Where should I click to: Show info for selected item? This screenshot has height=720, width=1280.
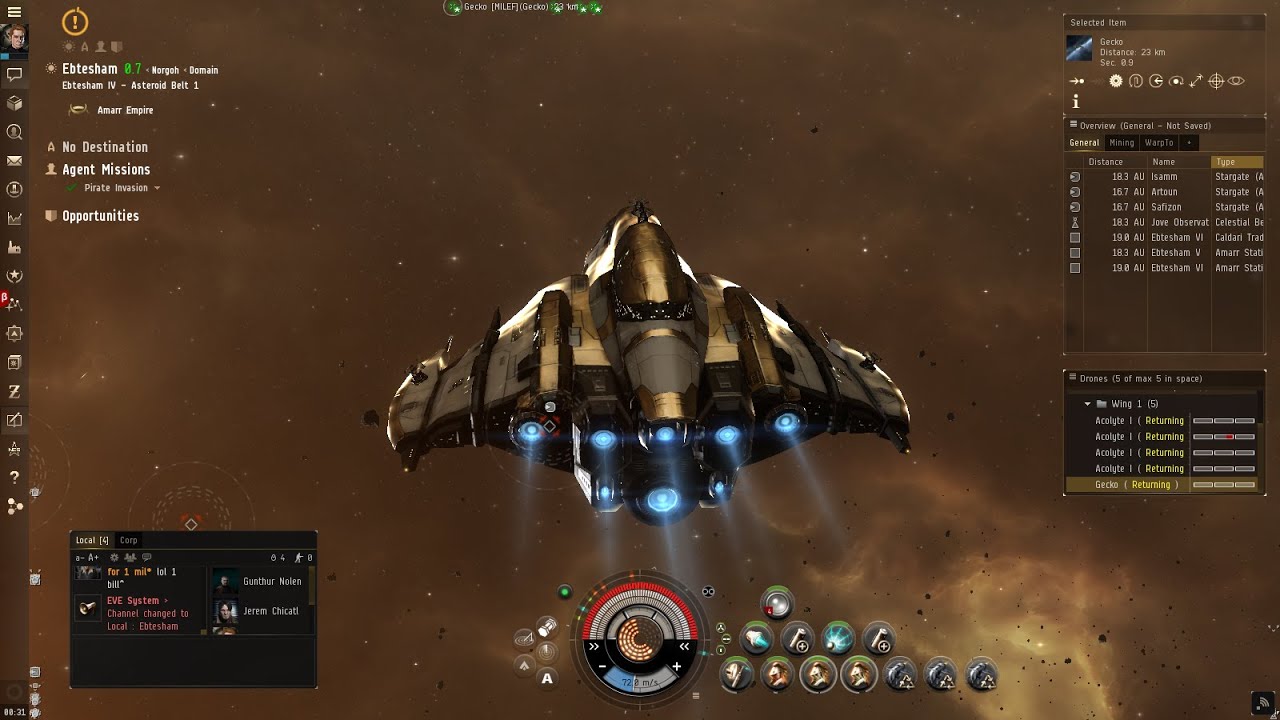click(x=1076, y=101)
